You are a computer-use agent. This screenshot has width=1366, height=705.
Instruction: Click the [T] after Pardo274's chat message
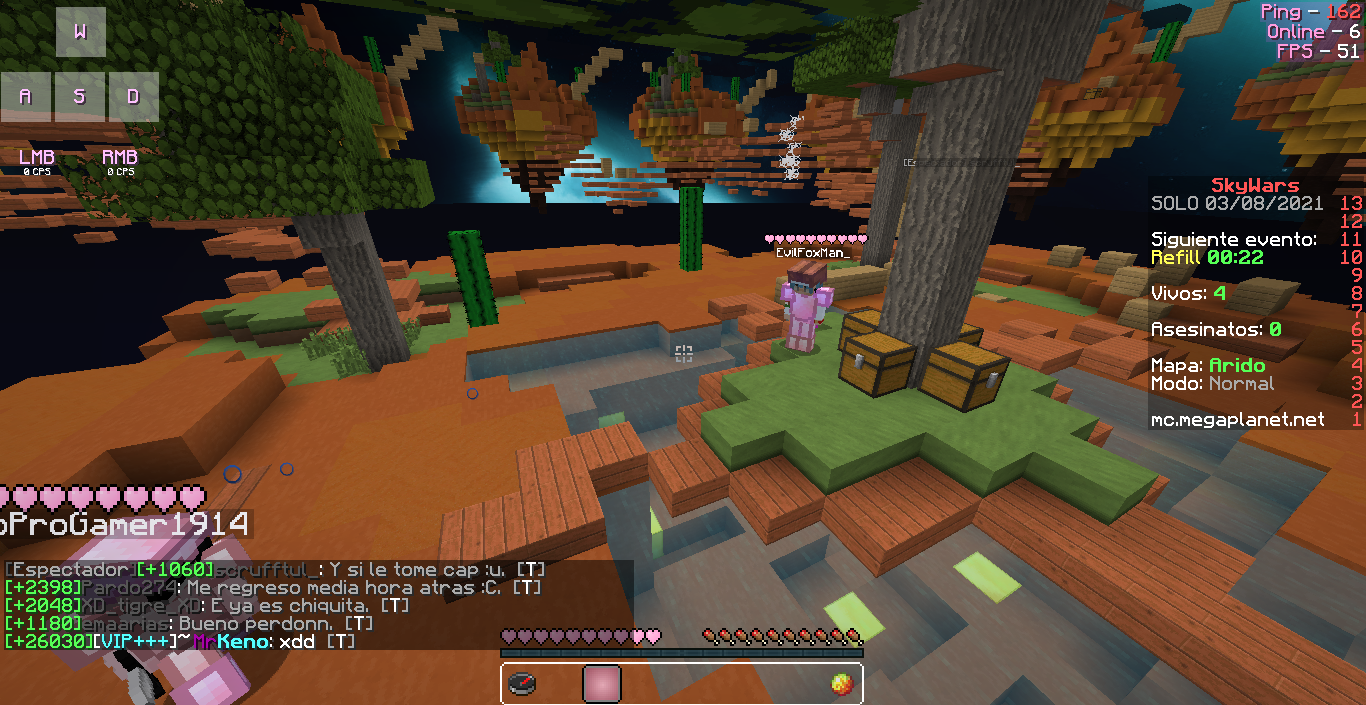(527, 588)
